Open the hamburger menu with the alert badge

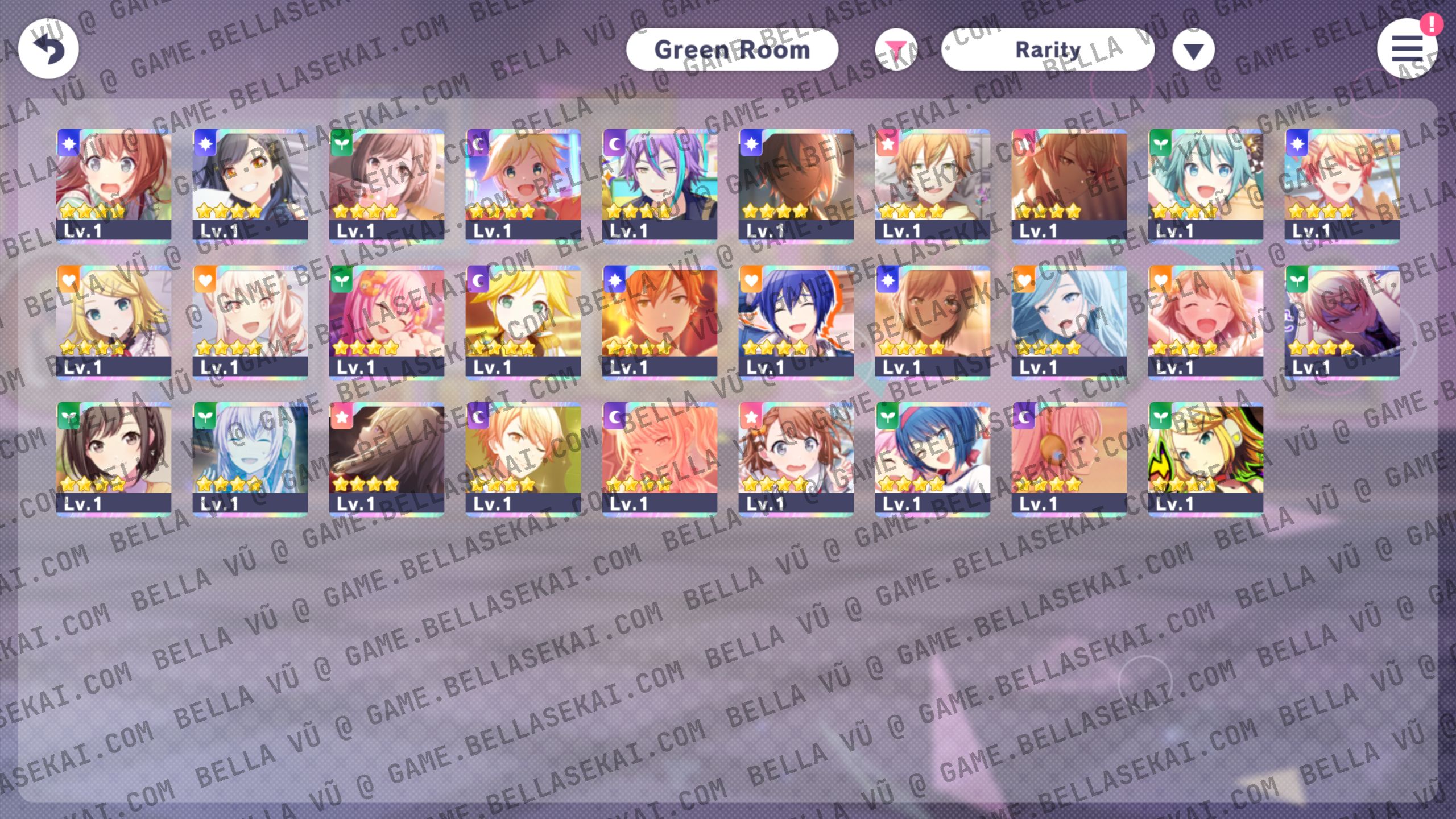pyautogui.click(x=1409, y=50)
